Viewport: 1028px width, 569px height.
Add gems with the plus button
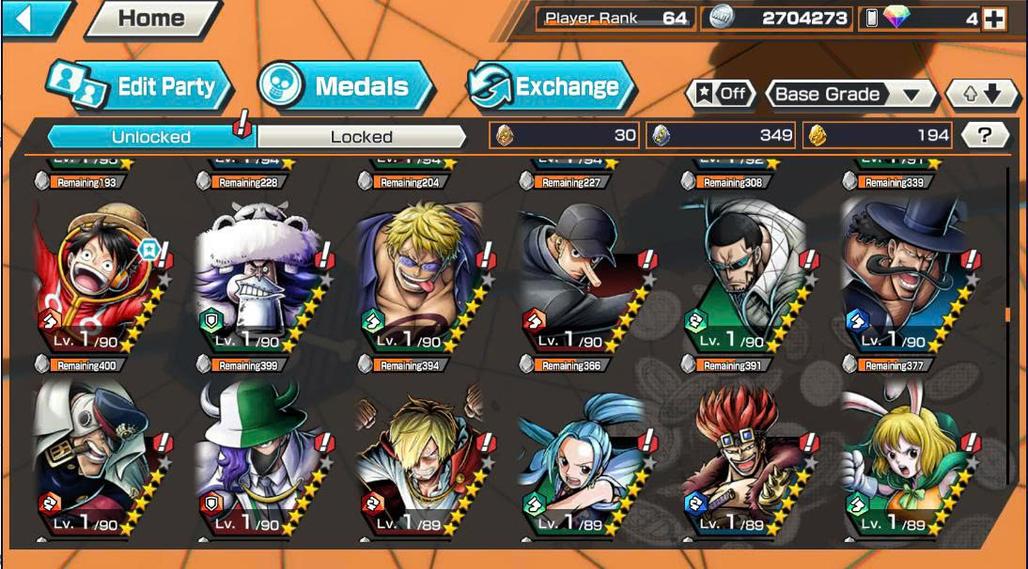click(993, 18)
